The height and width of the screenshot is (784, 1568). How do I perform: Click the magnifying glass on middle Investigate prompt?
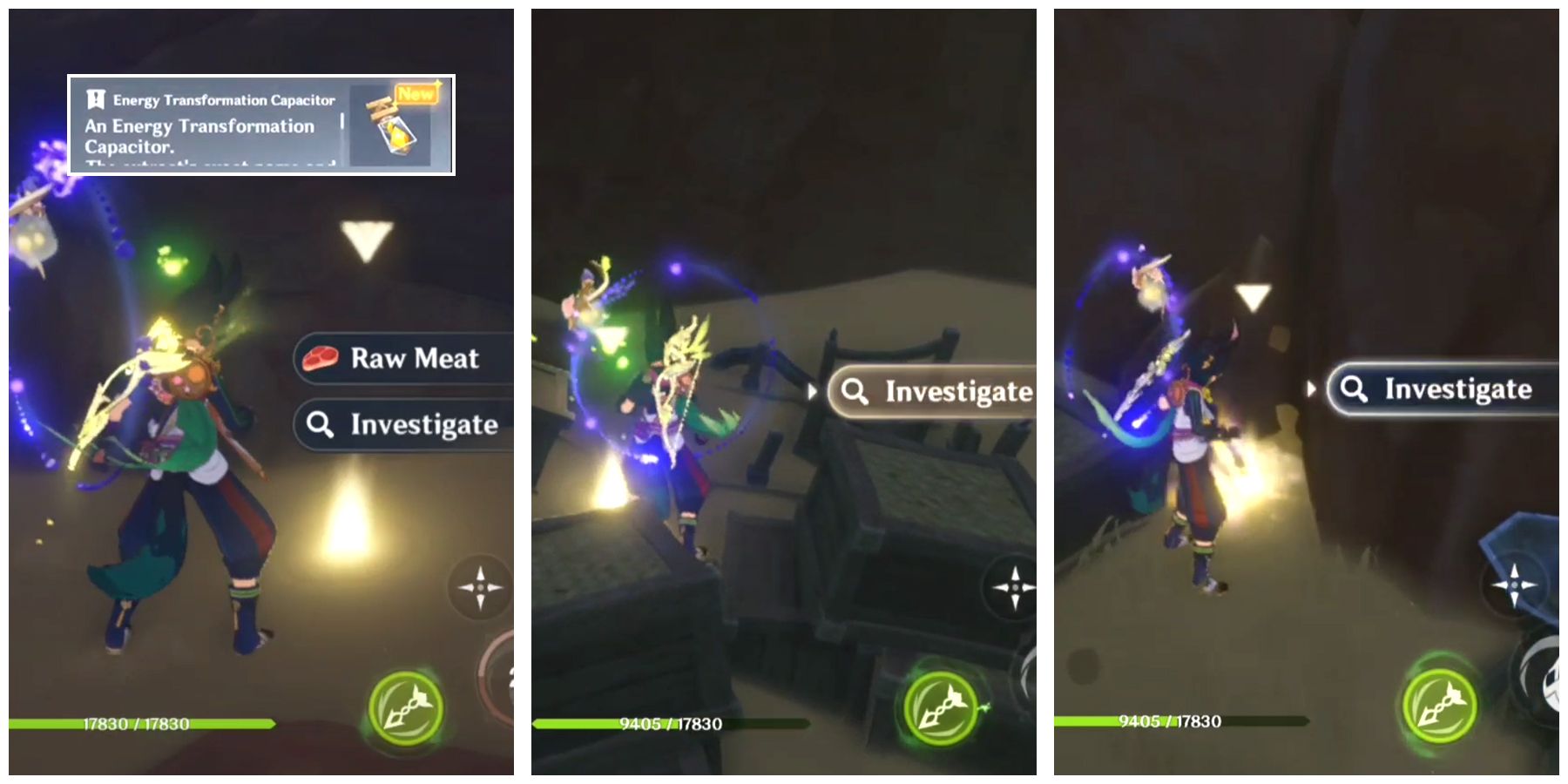(x=856, y=392)
